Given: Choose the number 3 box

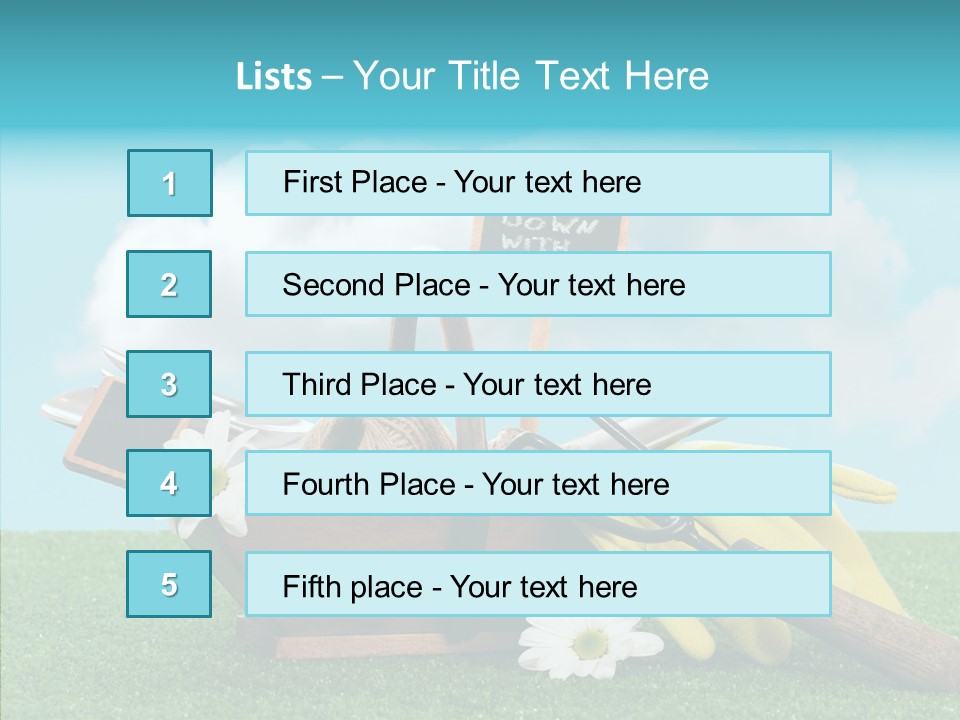Looking at the screenshot, I should click(x=170, y=384).
